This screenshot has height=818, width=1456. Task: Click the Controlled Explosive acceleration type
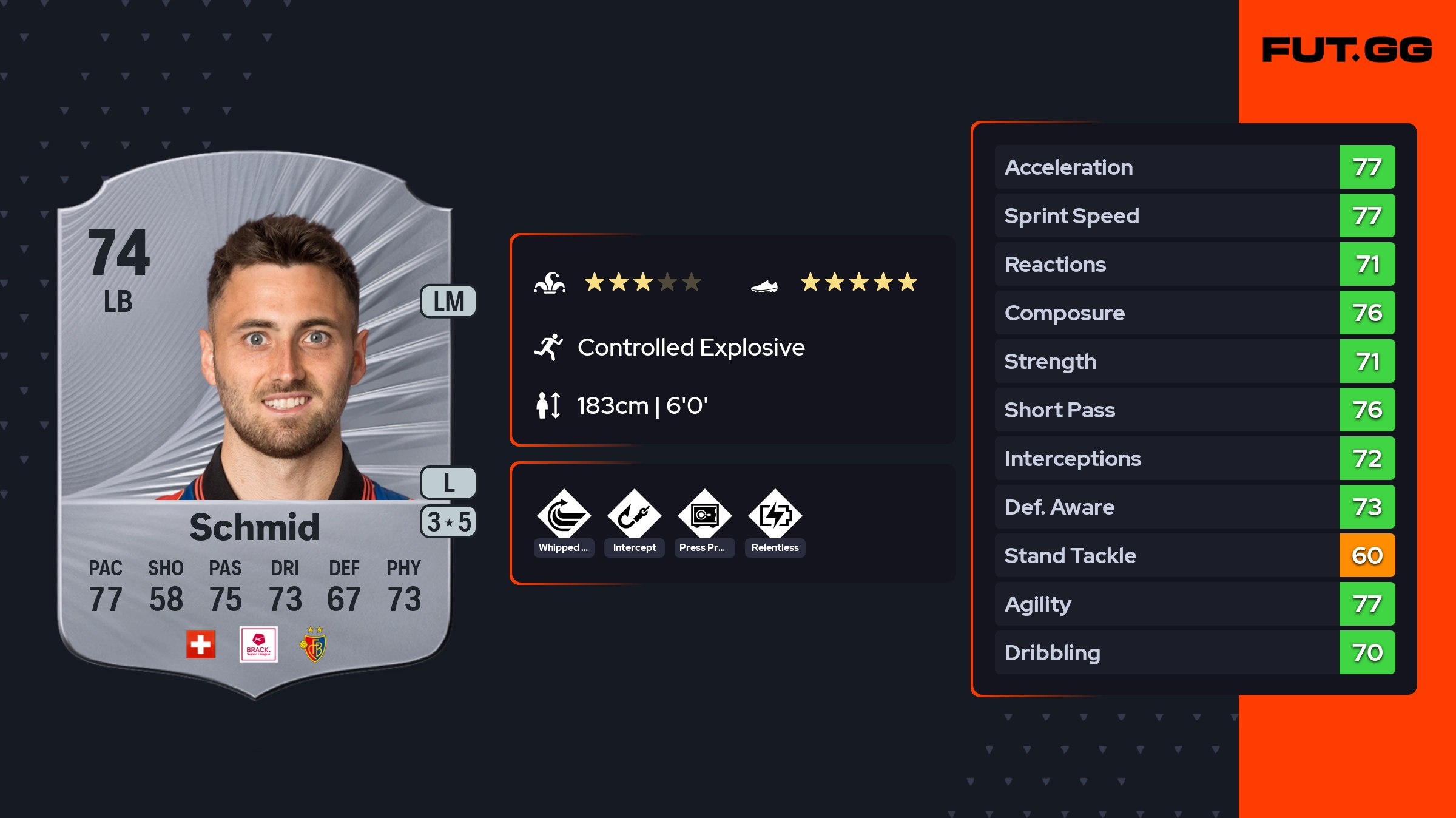click(690, 348)
